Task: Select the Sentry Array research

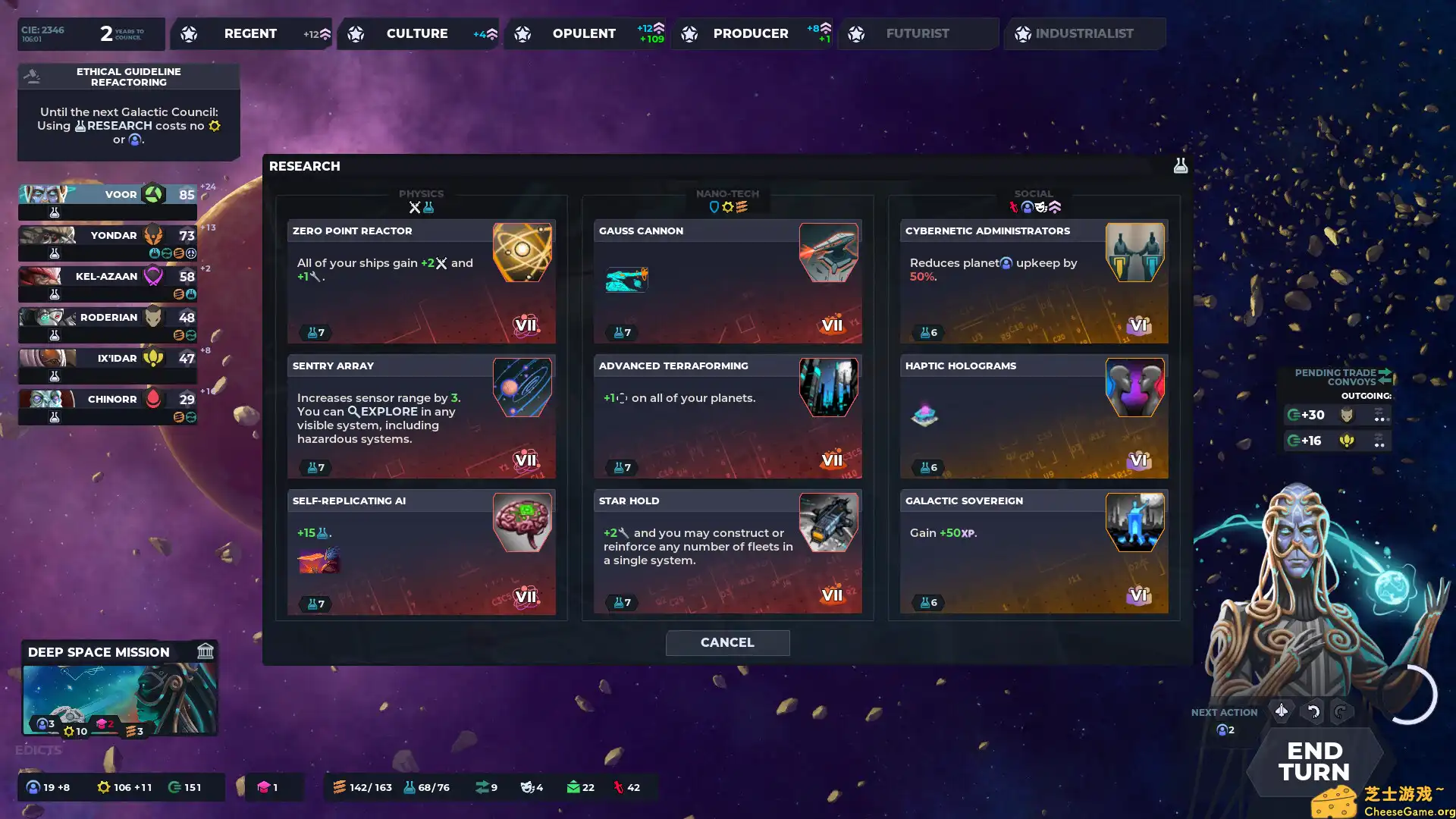Action: 422,416
